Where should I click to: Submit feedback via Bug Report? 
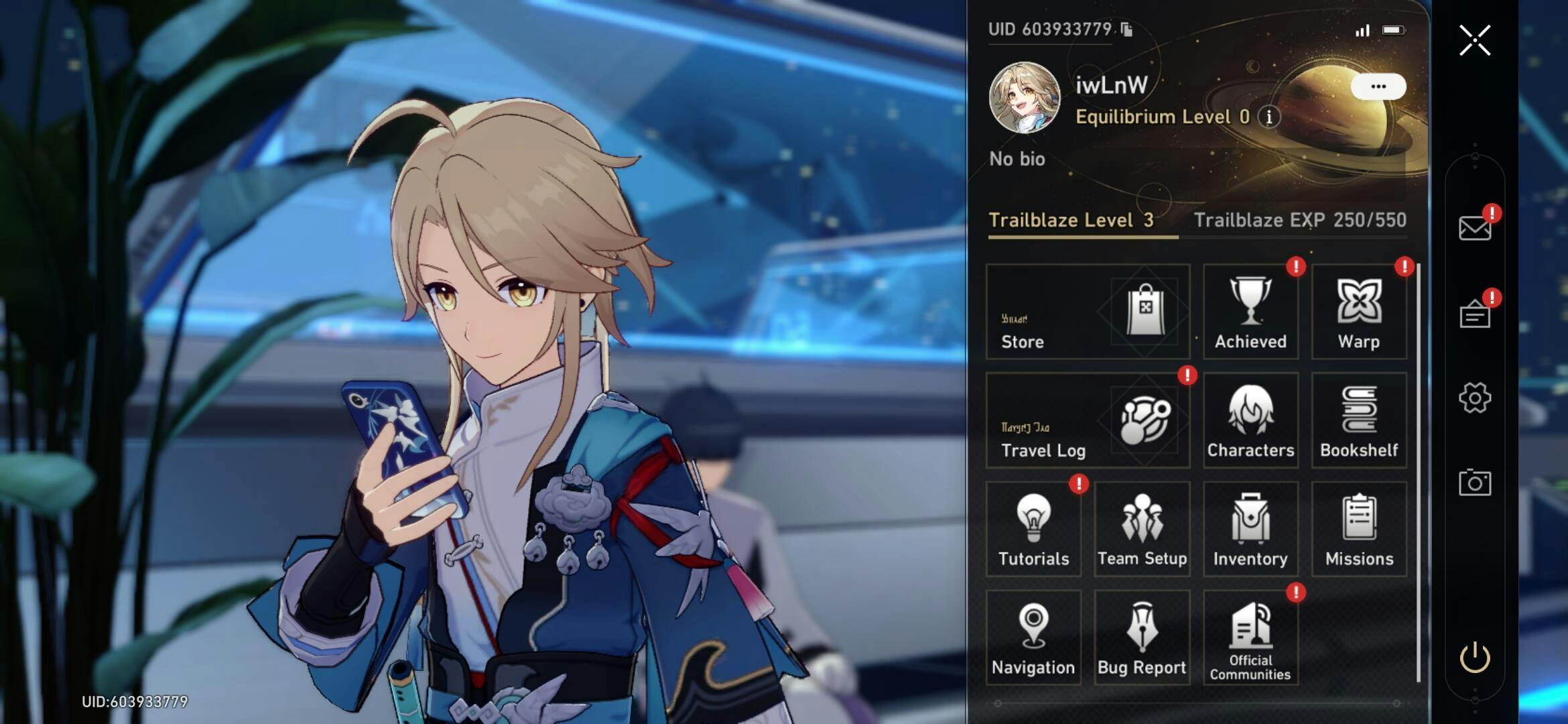tap(1142, 638)
